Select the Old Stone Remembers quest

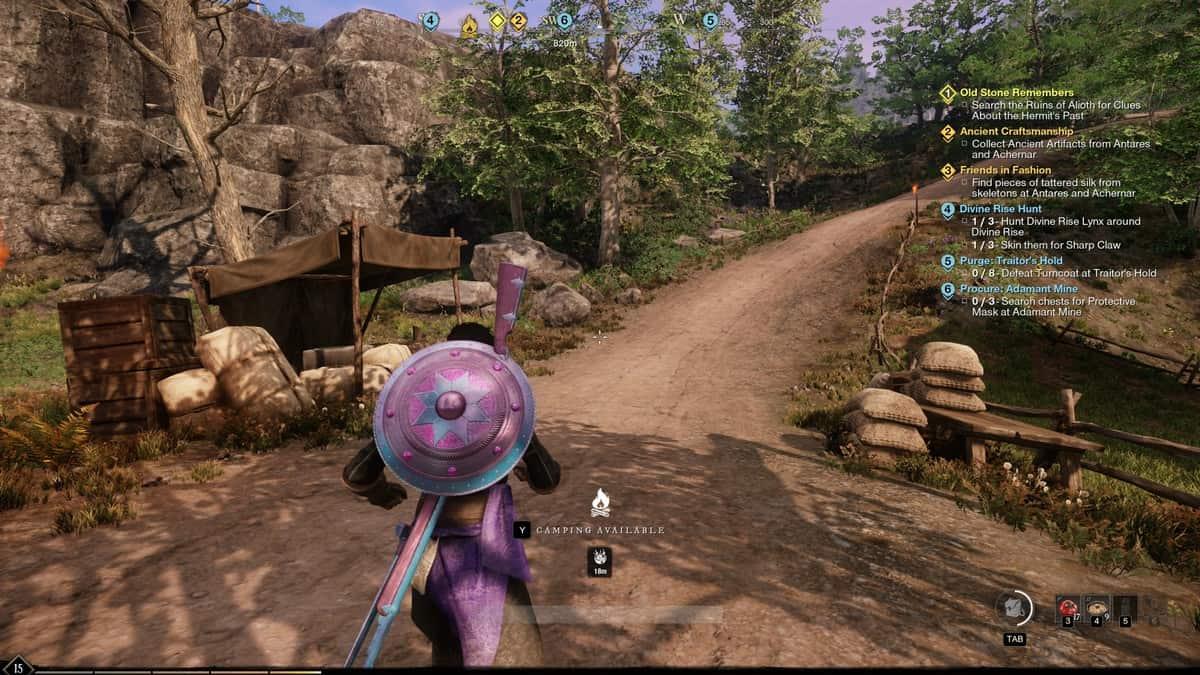pyautogui.click(x=1016, y=93)
